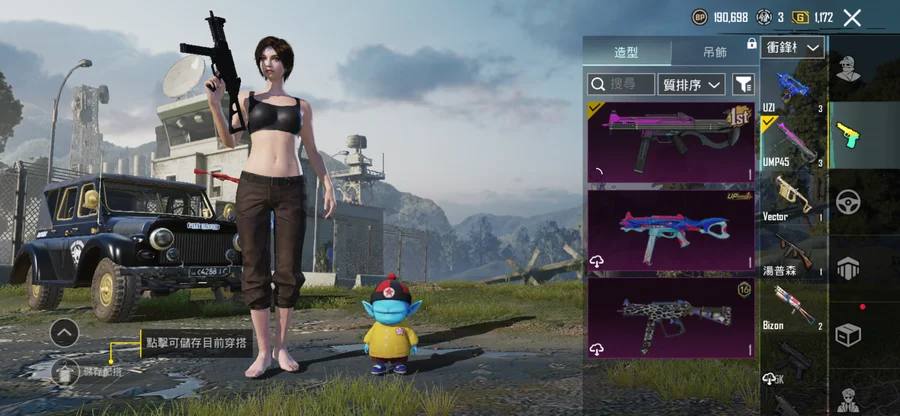
Task: Open the filter funnel button
Action: pos(743,85)
